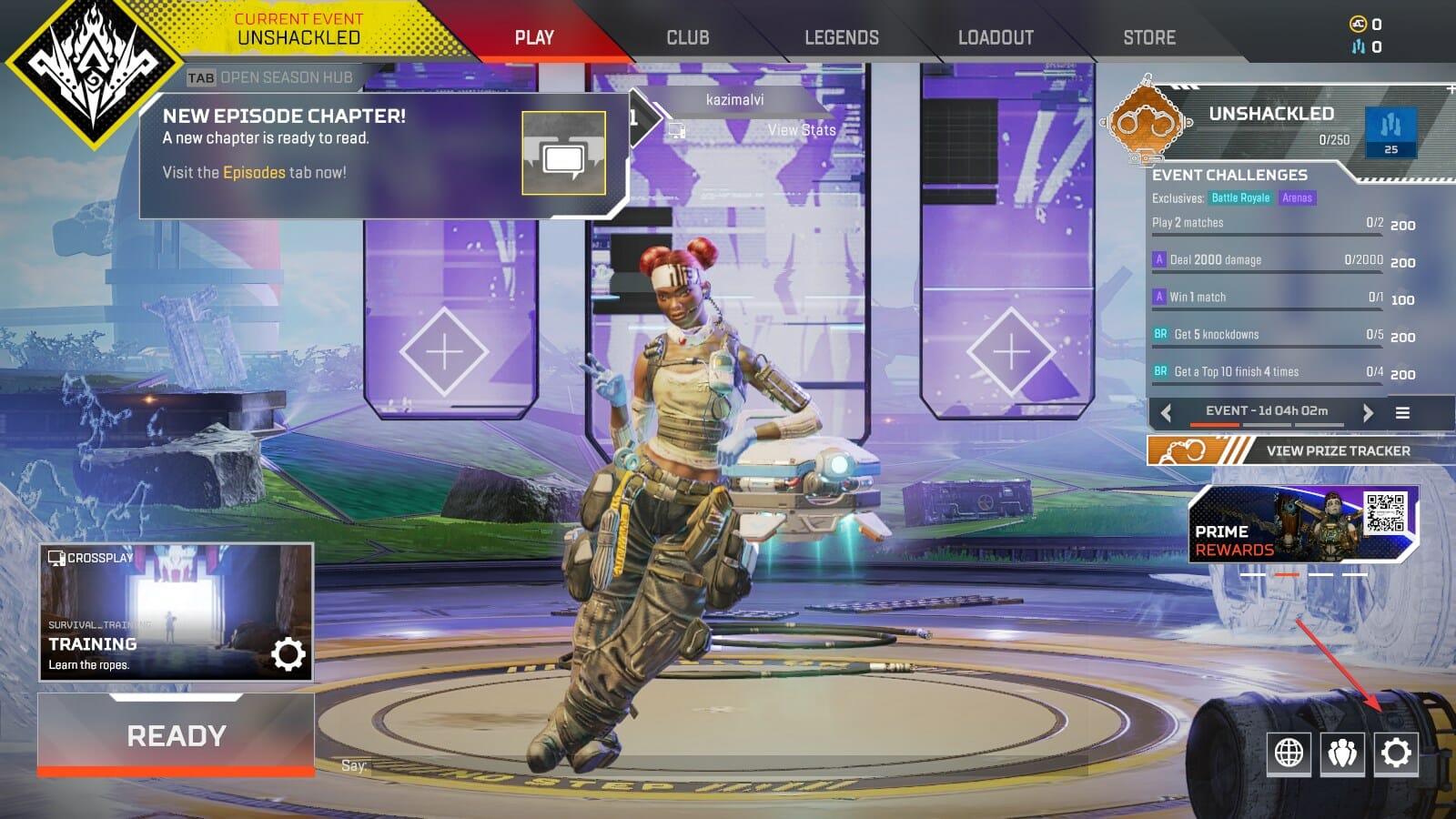
Task: Click the right arrow on EVENT challenges
Action: pos(1368,411)
